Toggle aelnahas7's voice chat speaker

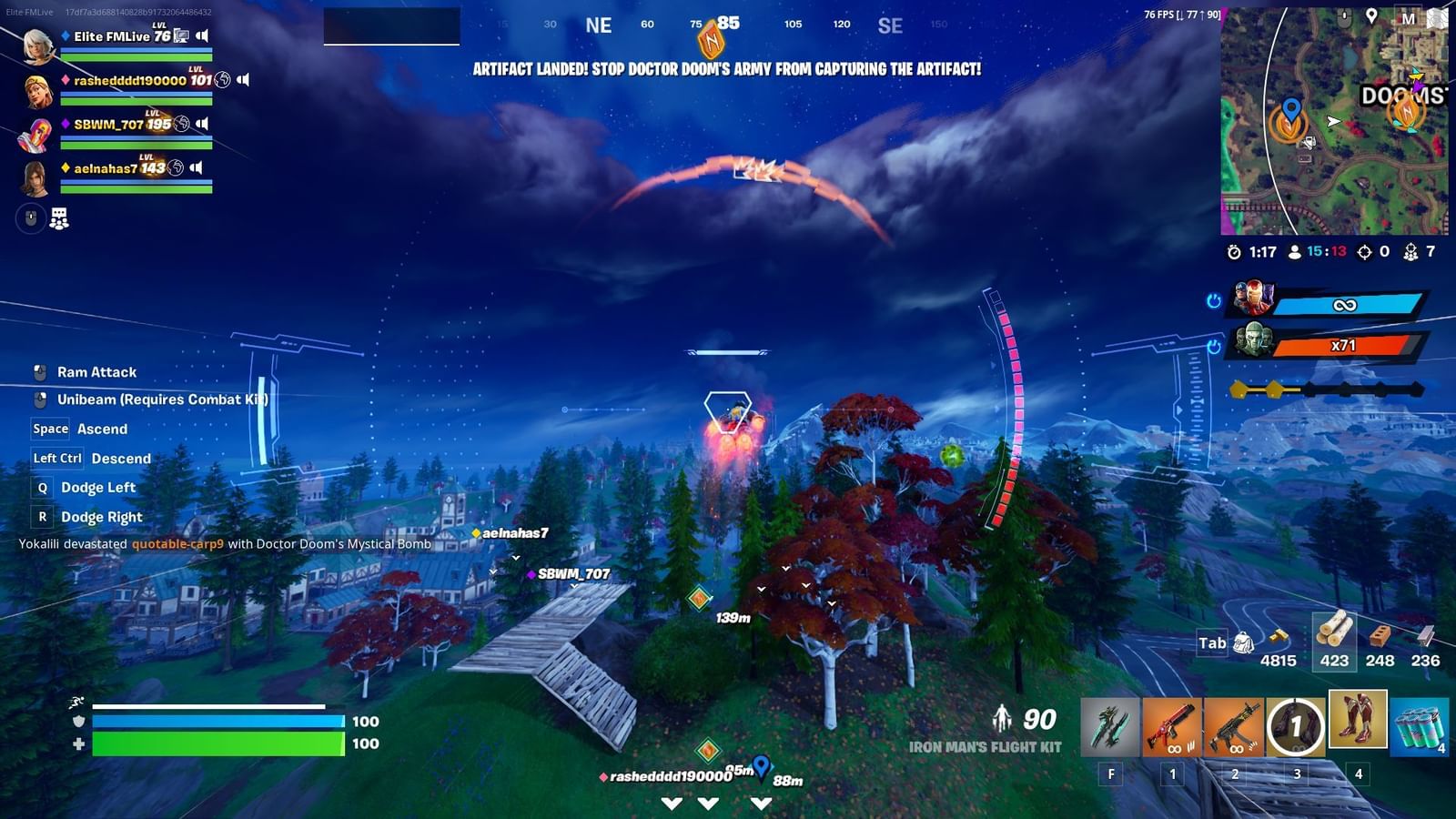click(x=196, y=167)
